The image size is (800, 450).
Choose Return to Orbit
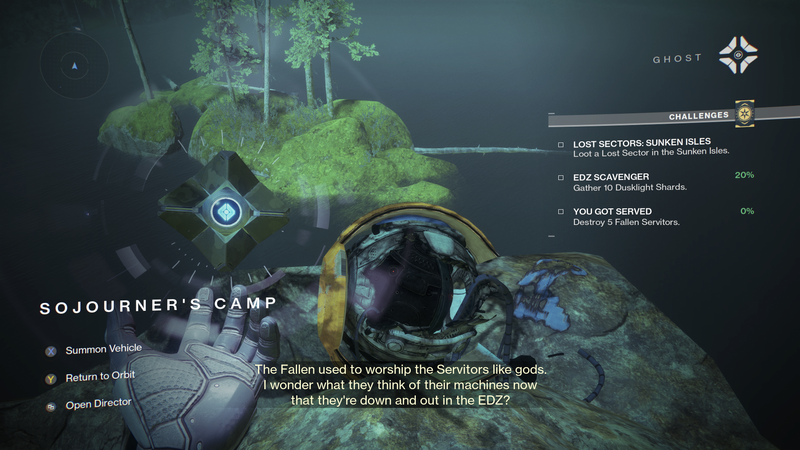pos(100,376)
